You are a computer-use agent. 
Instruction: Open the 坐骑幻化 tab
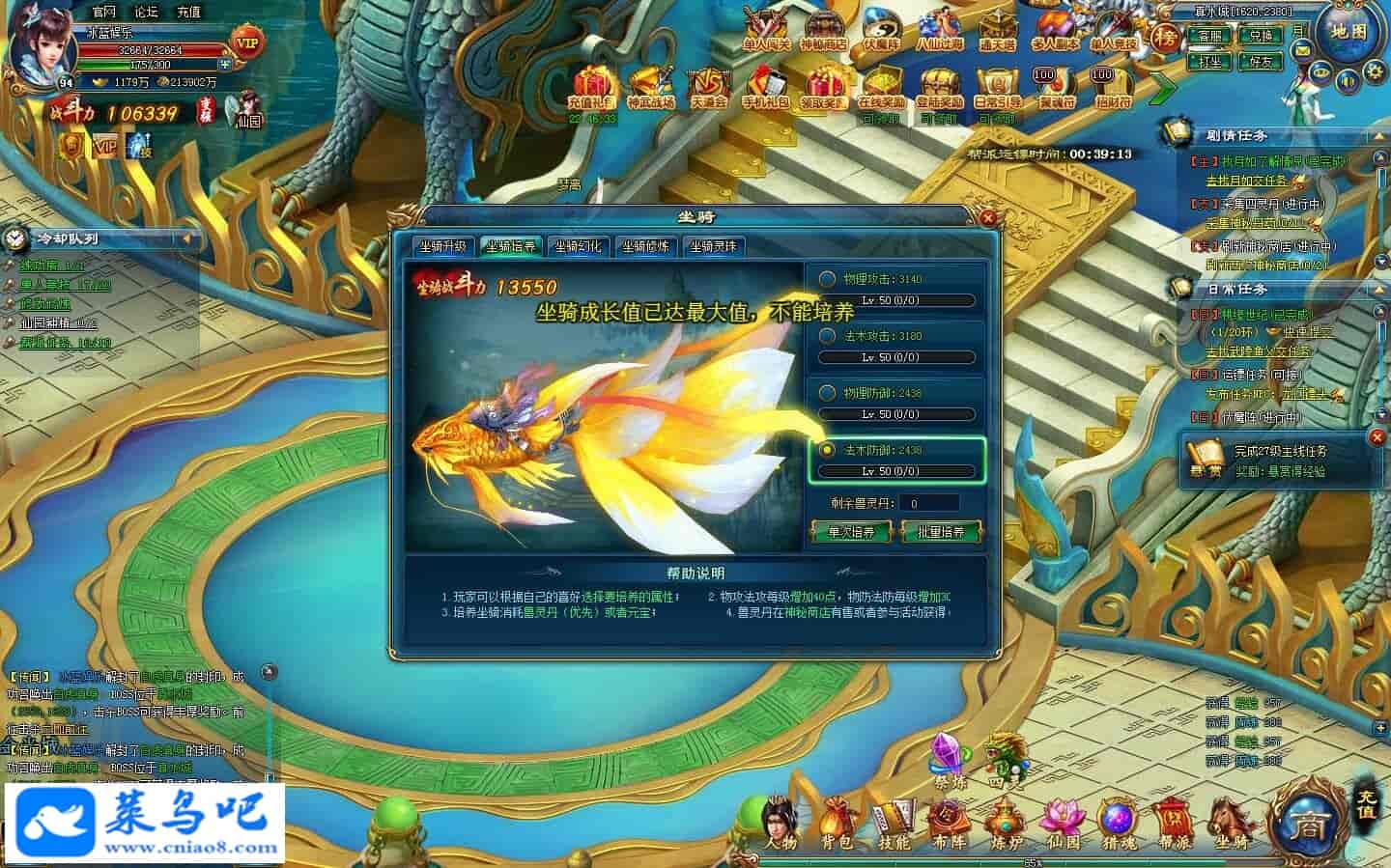point(578,246)
